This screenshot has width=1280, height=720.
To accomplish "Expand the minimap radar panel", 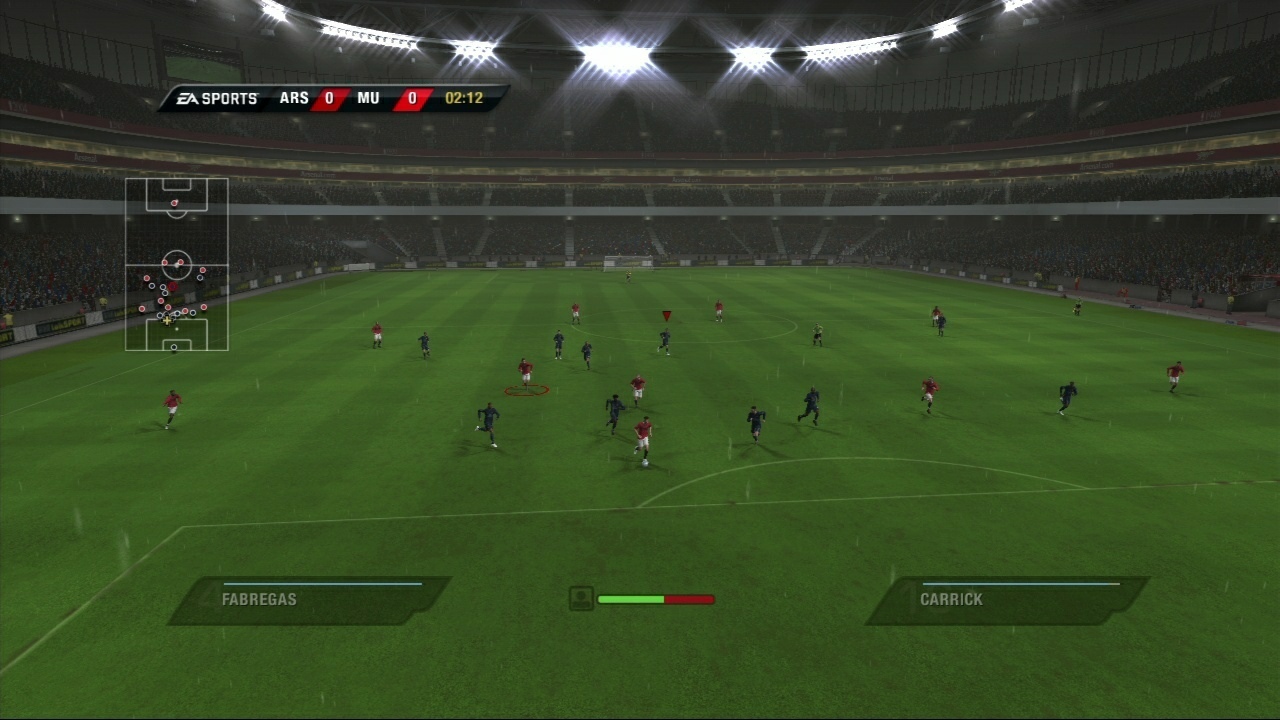I will 176,265.
